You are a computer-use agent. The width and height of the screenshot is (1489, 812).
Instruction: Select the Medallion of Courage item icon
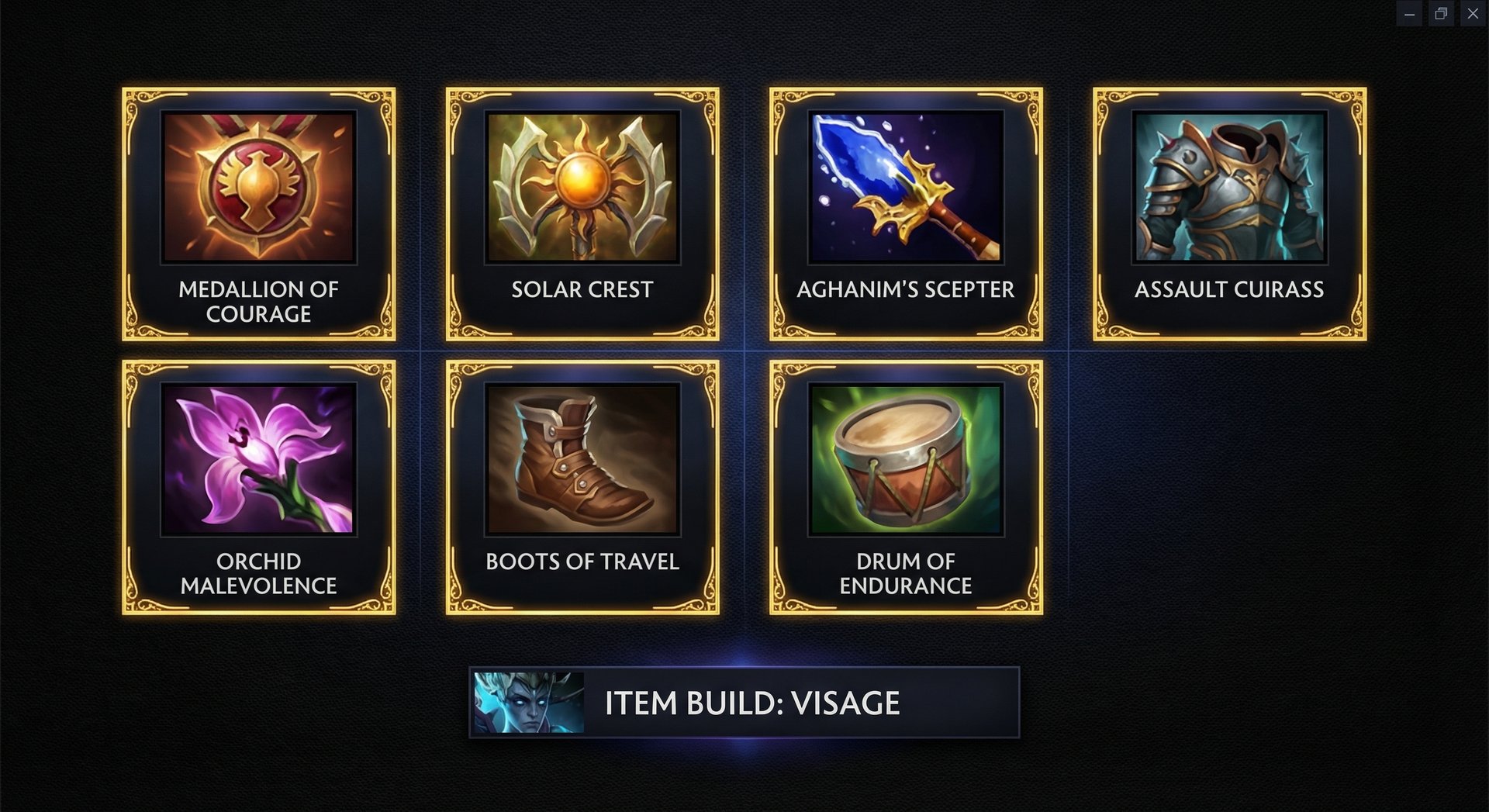click(258, 188)
